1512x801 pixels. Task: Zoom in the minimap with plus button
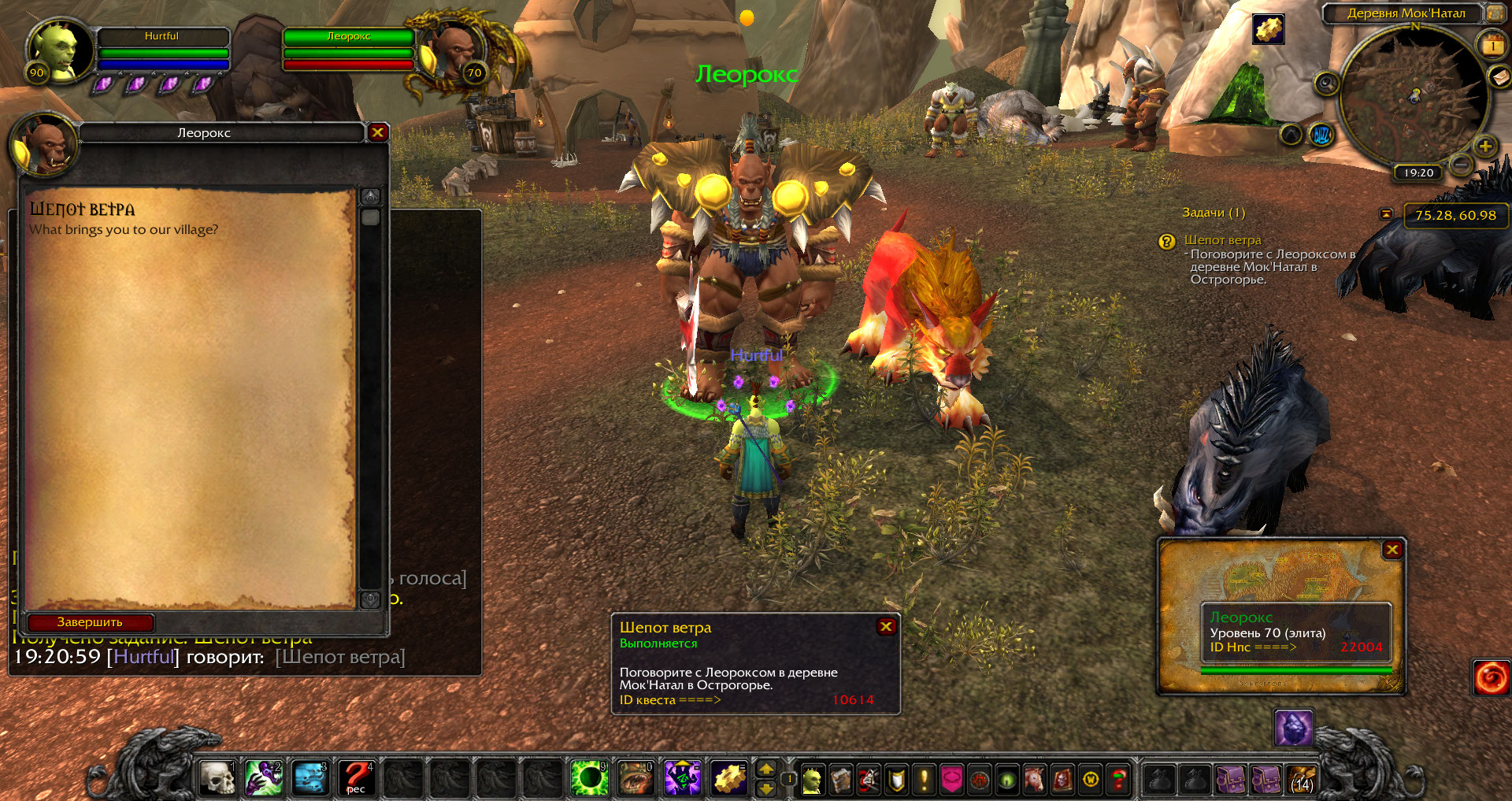(1485, 146)
